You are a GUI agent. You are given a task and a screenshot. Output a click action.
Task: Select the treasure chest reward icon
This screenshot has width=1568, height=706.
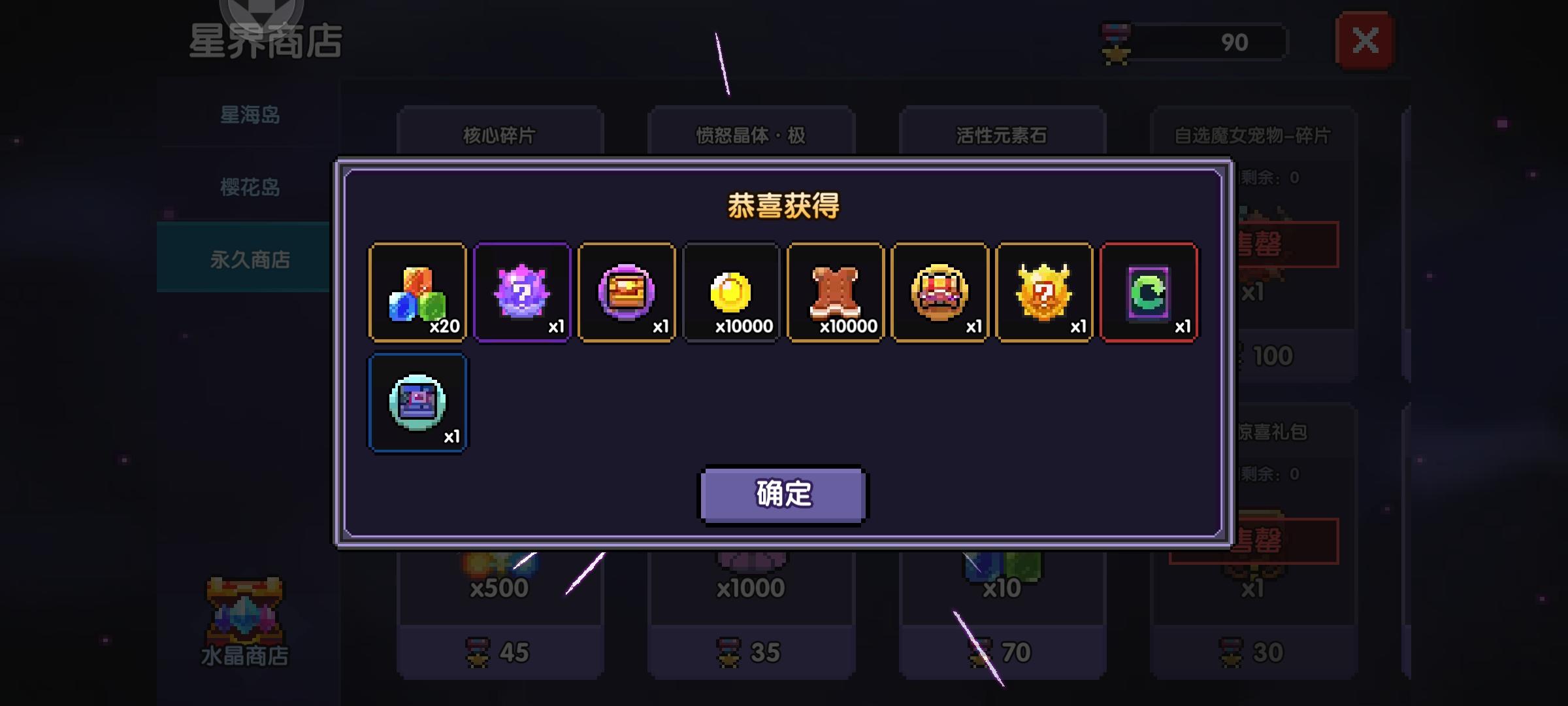point(627,293)
